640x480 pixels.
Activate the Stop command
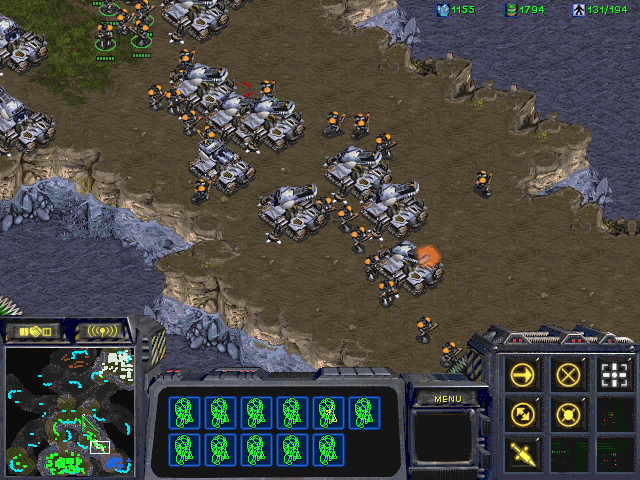click(570, 375)
